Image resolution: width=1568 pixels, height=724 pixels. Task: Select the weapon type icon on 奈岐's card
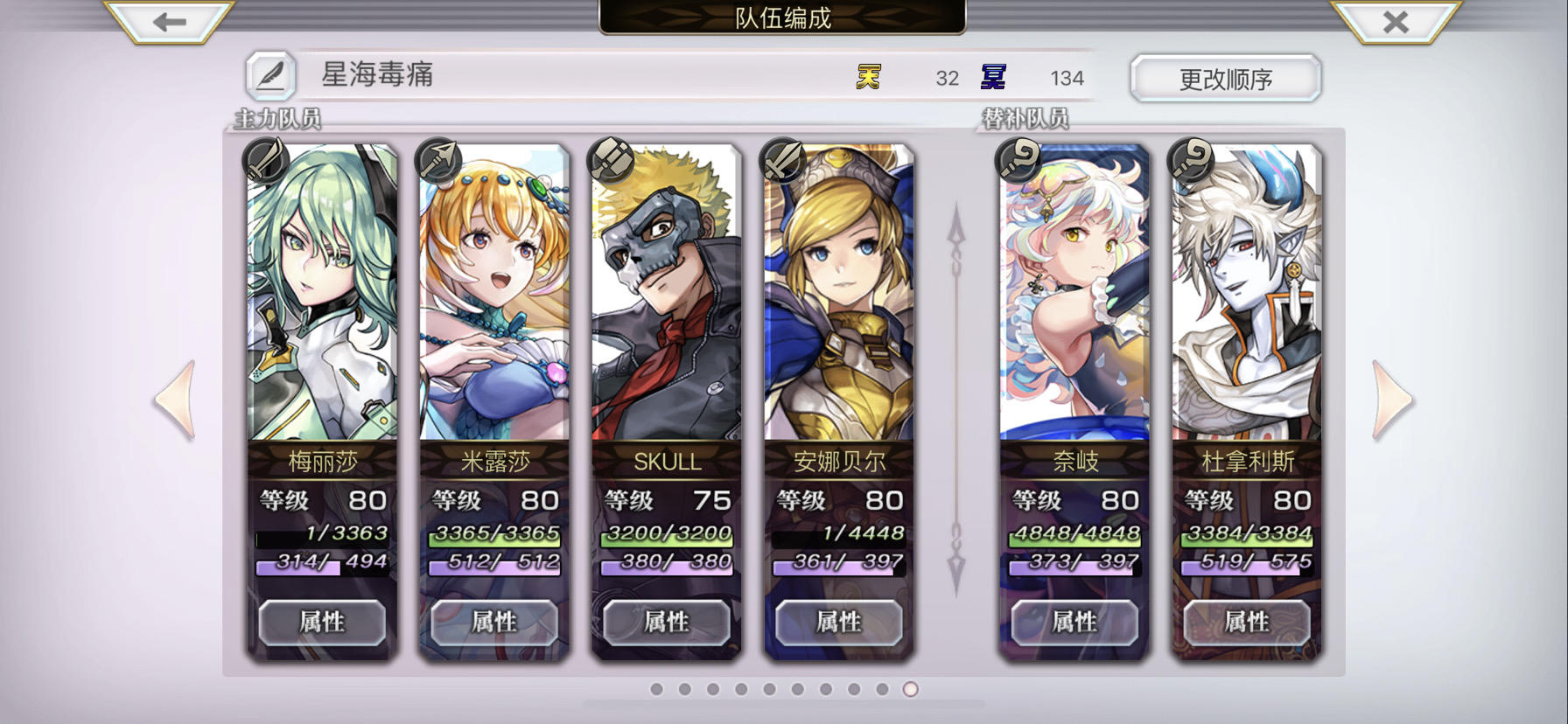[1018, 159]
